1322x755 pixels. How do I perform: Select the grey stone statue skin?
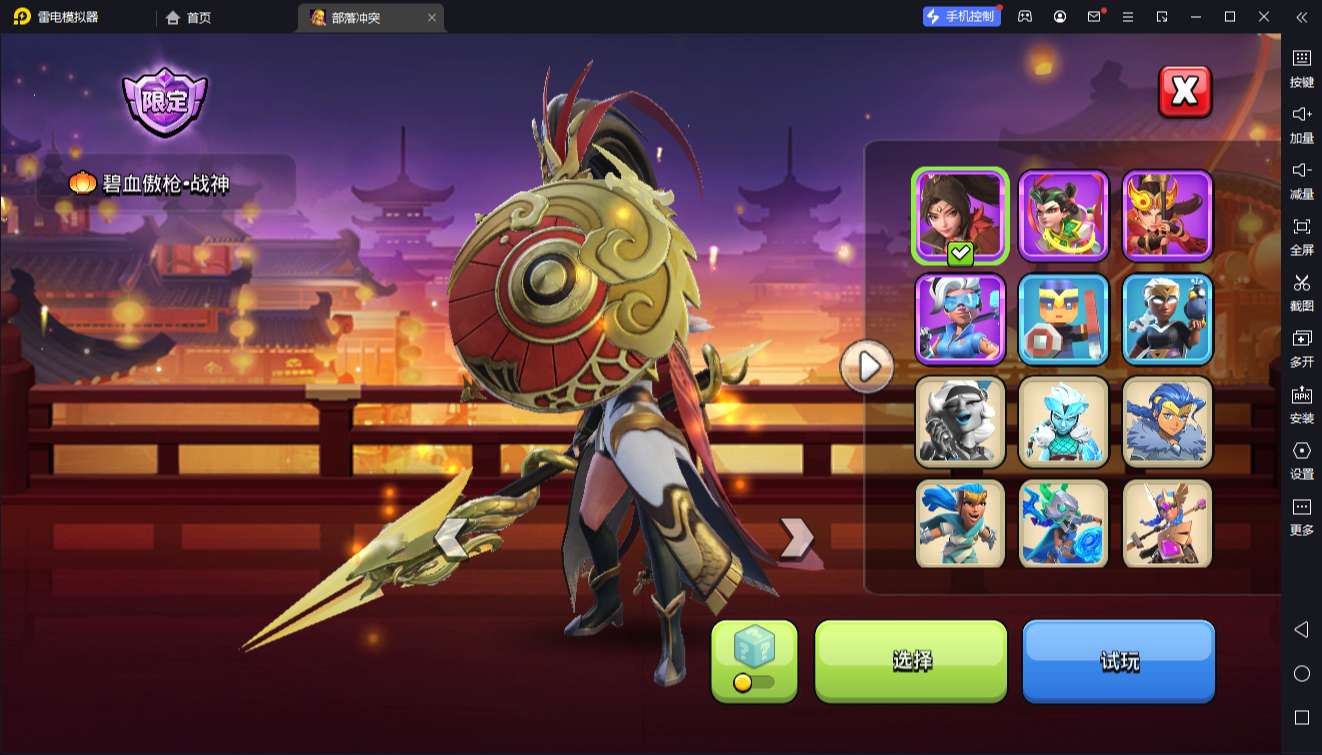960,422
